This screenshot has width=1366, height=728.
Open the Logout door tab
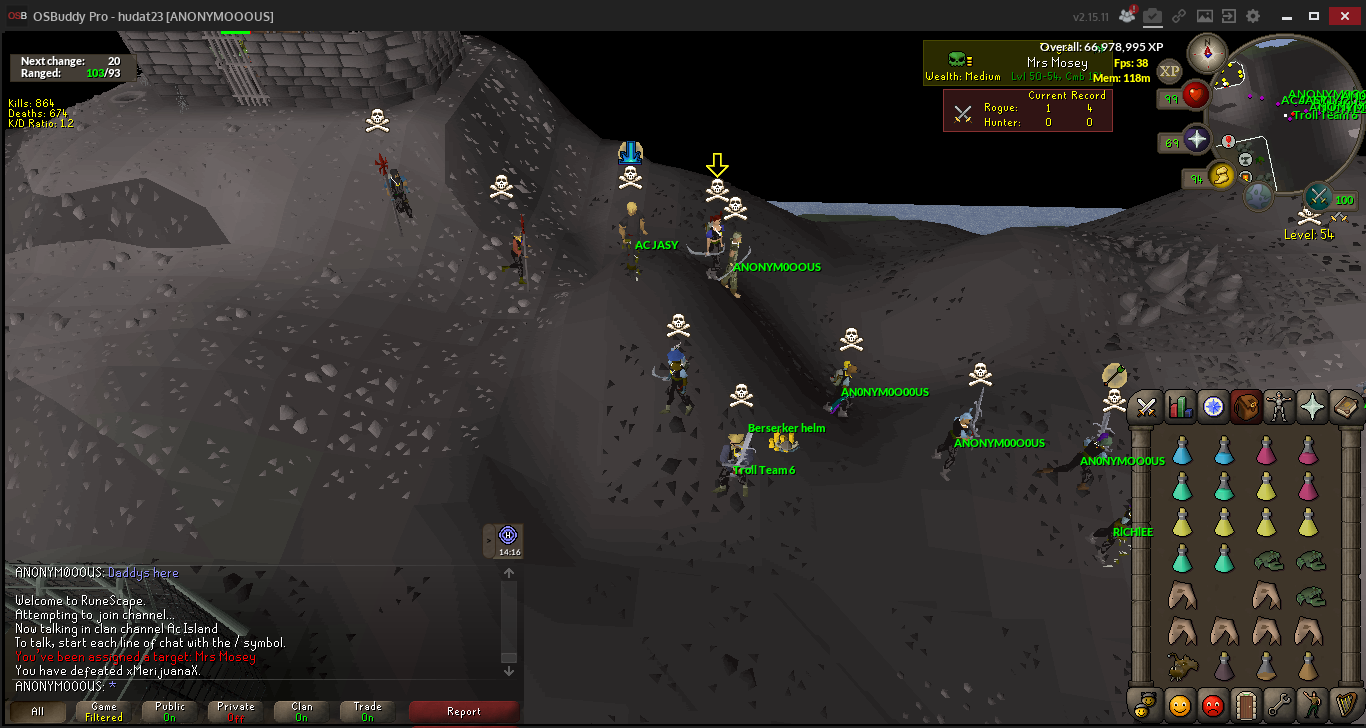(x=1246, y=705)
